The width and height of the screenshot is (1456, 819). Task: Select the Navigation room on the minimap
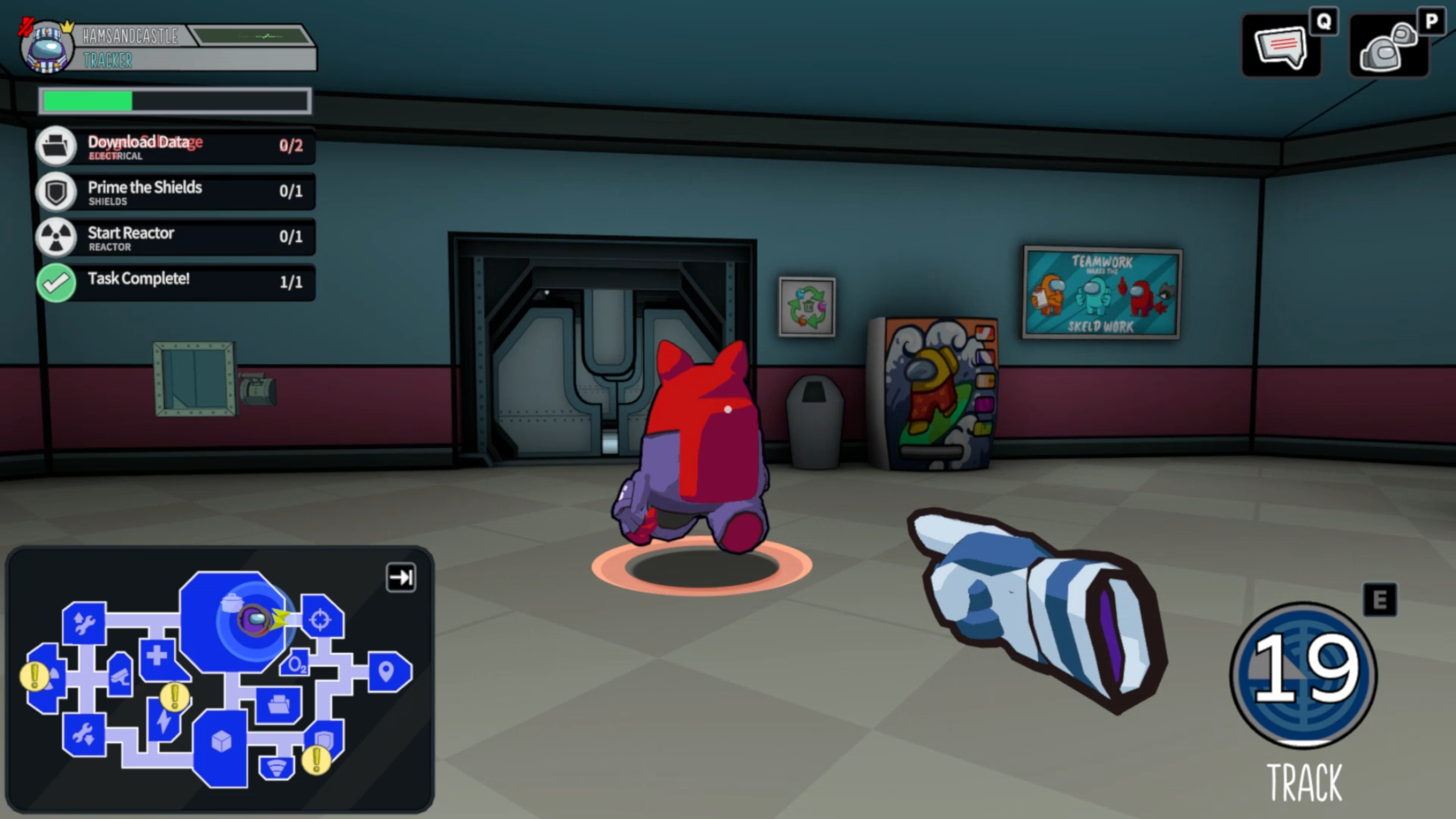[x=387, y=672]
